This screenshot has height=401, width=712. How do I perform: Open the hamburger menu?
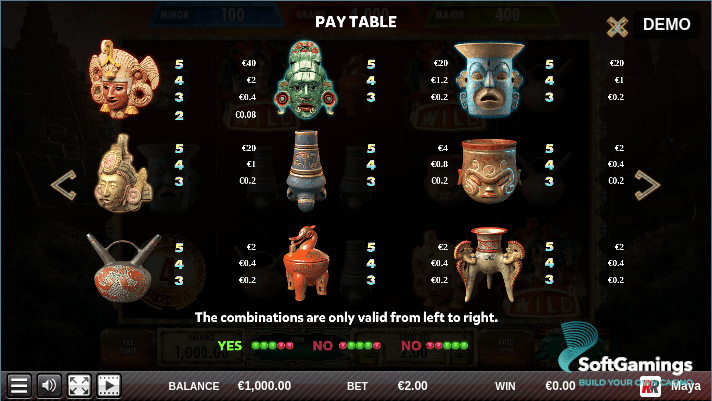pyautogui.click(x=19, y=385)
